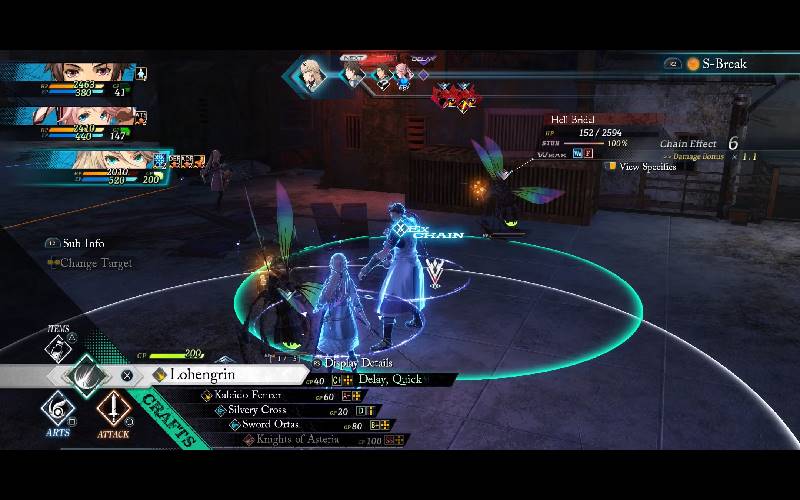800x500 pixels.
Task: Show Sub Info
Action: [80, 243]
